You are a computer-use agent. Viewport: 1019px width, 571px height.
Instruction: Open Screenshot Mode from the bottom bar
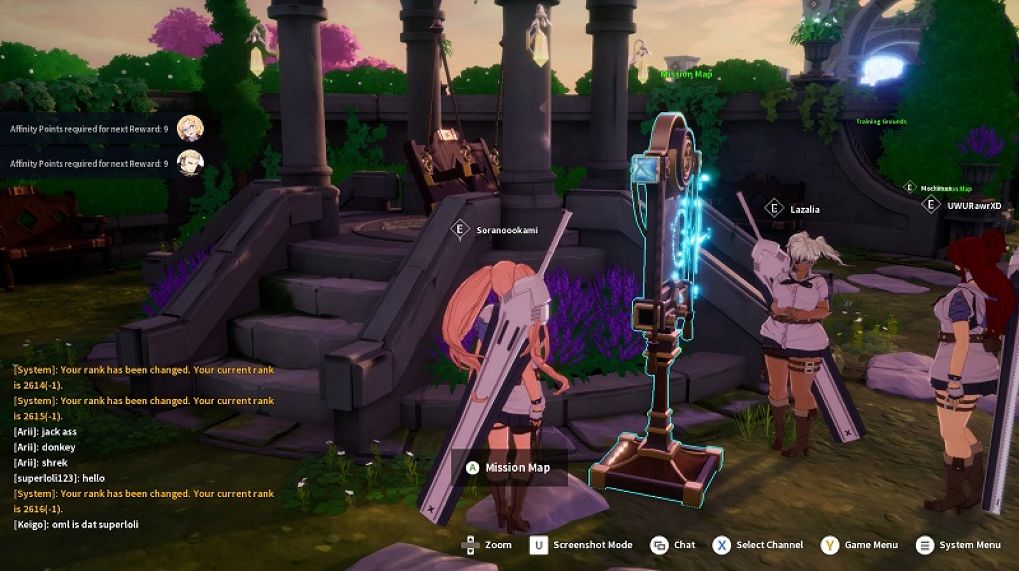(581, 545)
